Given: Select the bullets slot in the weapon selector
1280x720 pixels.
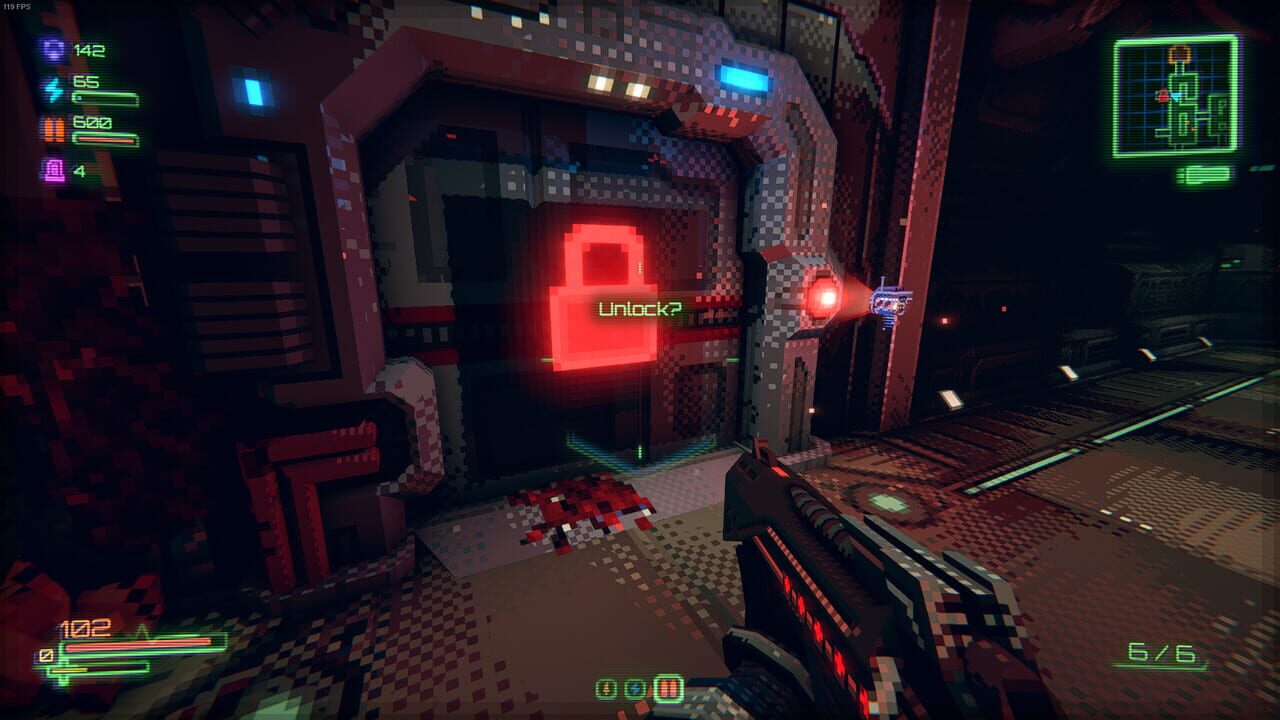Looking at the screenshot, I should [668, 688].
